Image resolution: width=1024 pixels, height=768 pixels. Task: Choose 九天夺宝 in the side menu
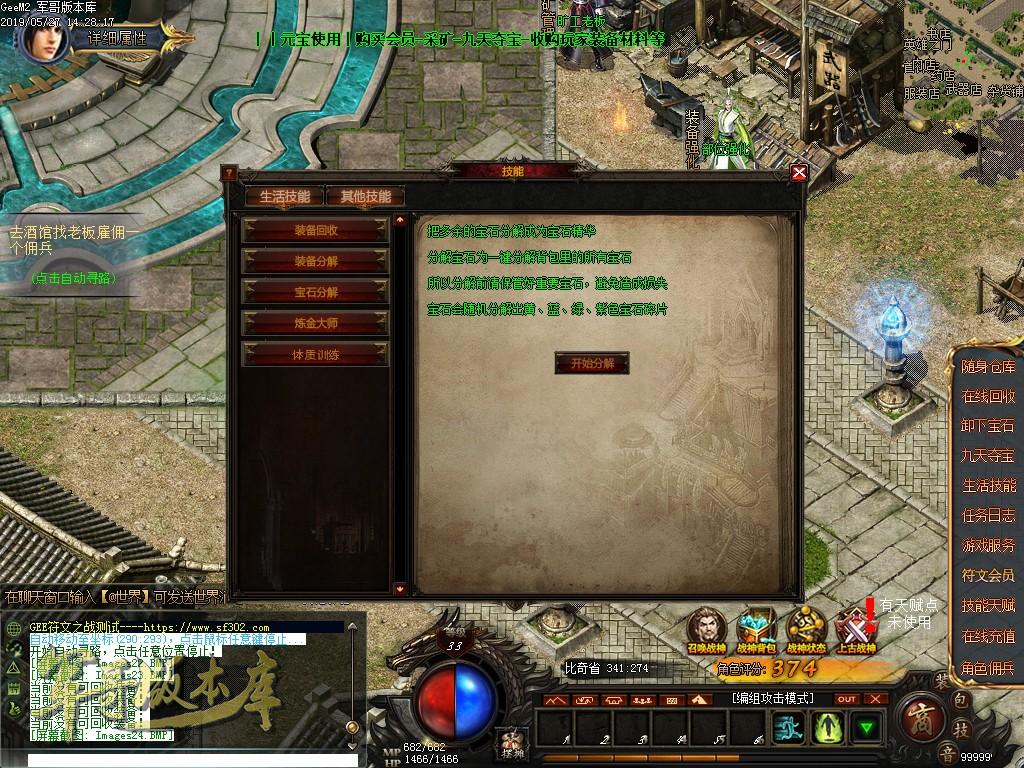point(988,455)
